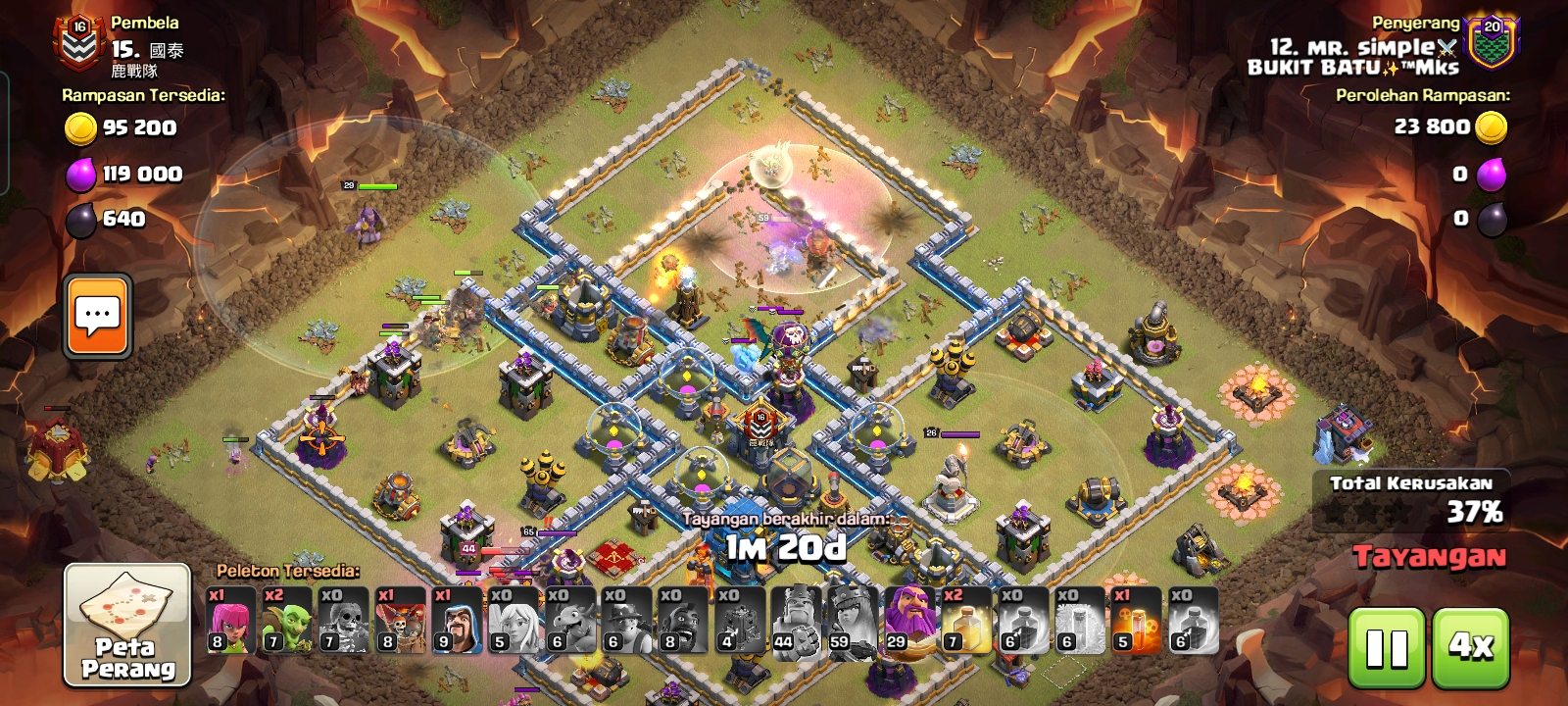Select the Barbarian King hero slot
The image size is (1568, 706).
click(797, 621)
